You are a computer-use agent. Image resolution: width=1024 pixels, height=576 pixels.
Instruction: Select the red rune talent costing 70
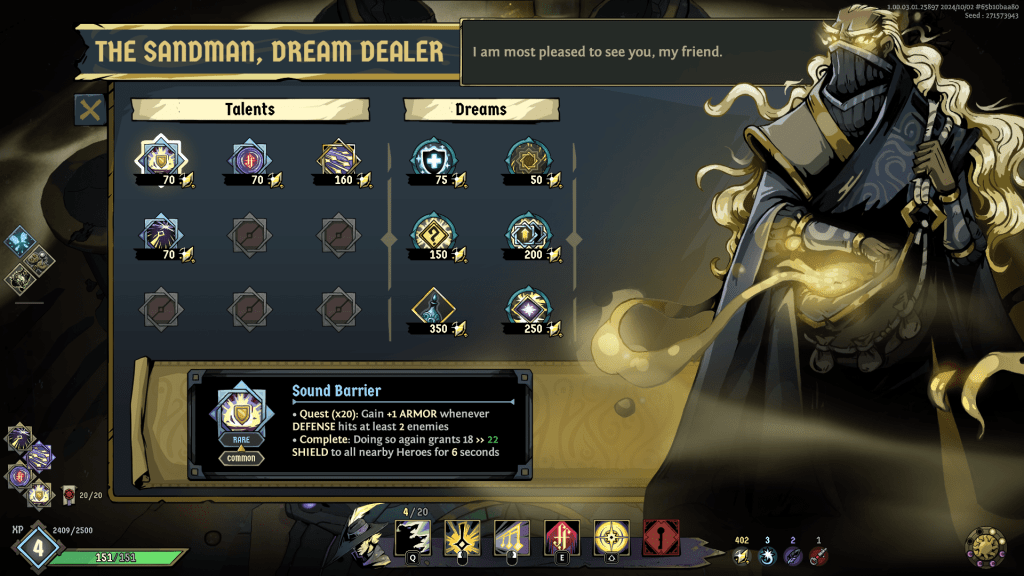click(x=247, y=158)
